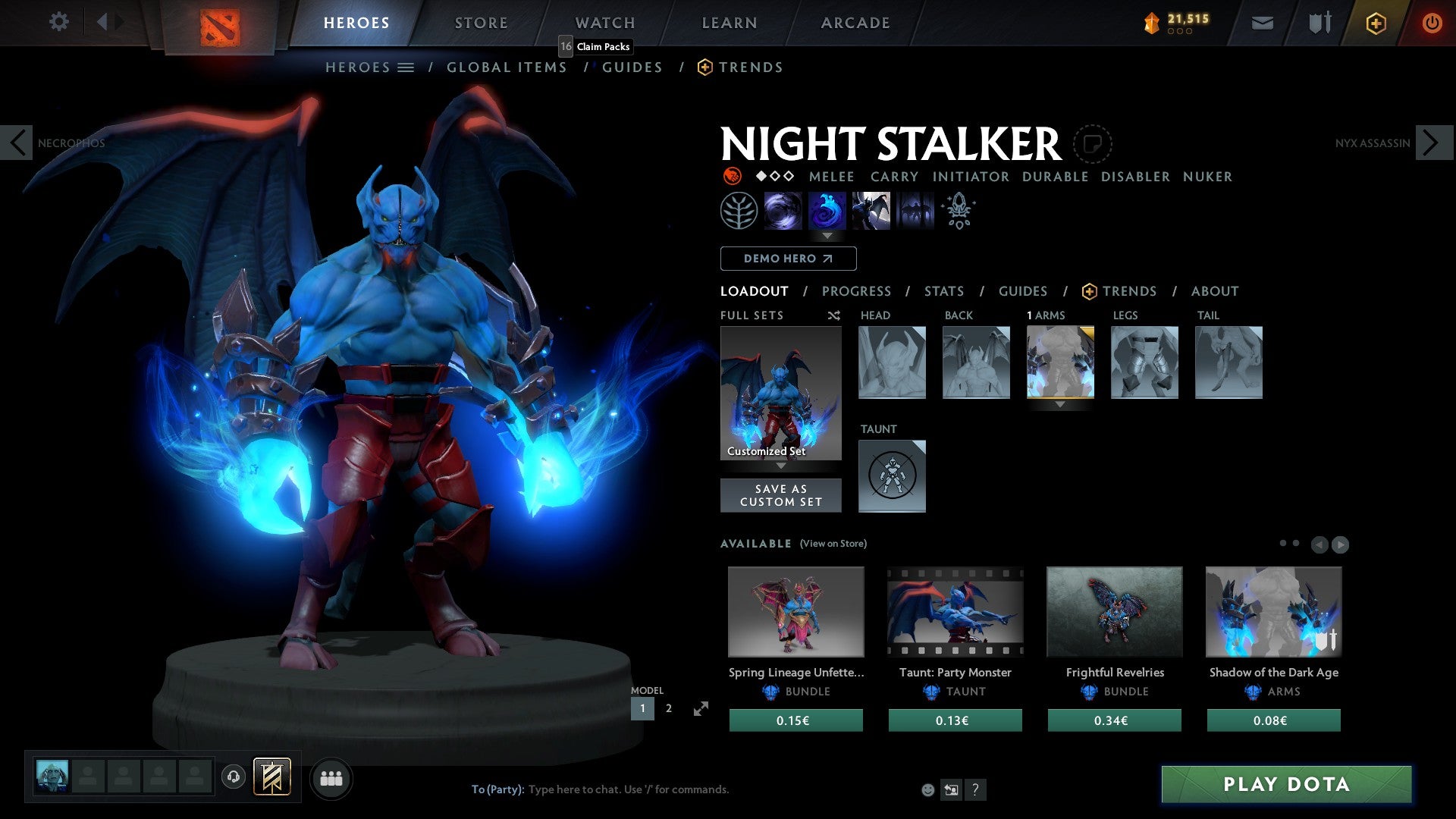Viewport: 1456px width, 819px height.
Task: Open the Watch menu in the top bar
Action: click(x=604, y=22)
